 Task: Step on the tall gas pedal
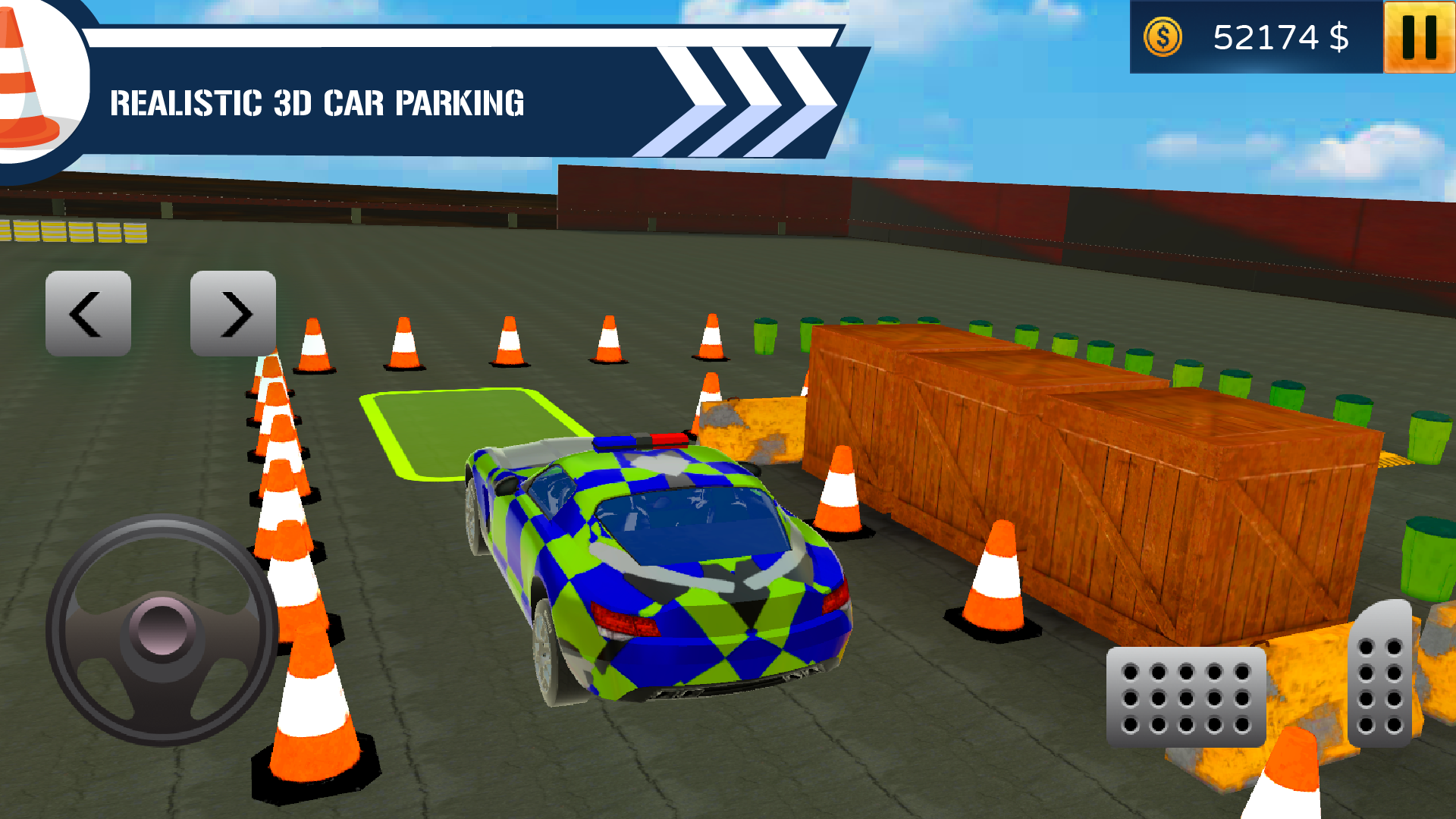[x=1380, y=675]
